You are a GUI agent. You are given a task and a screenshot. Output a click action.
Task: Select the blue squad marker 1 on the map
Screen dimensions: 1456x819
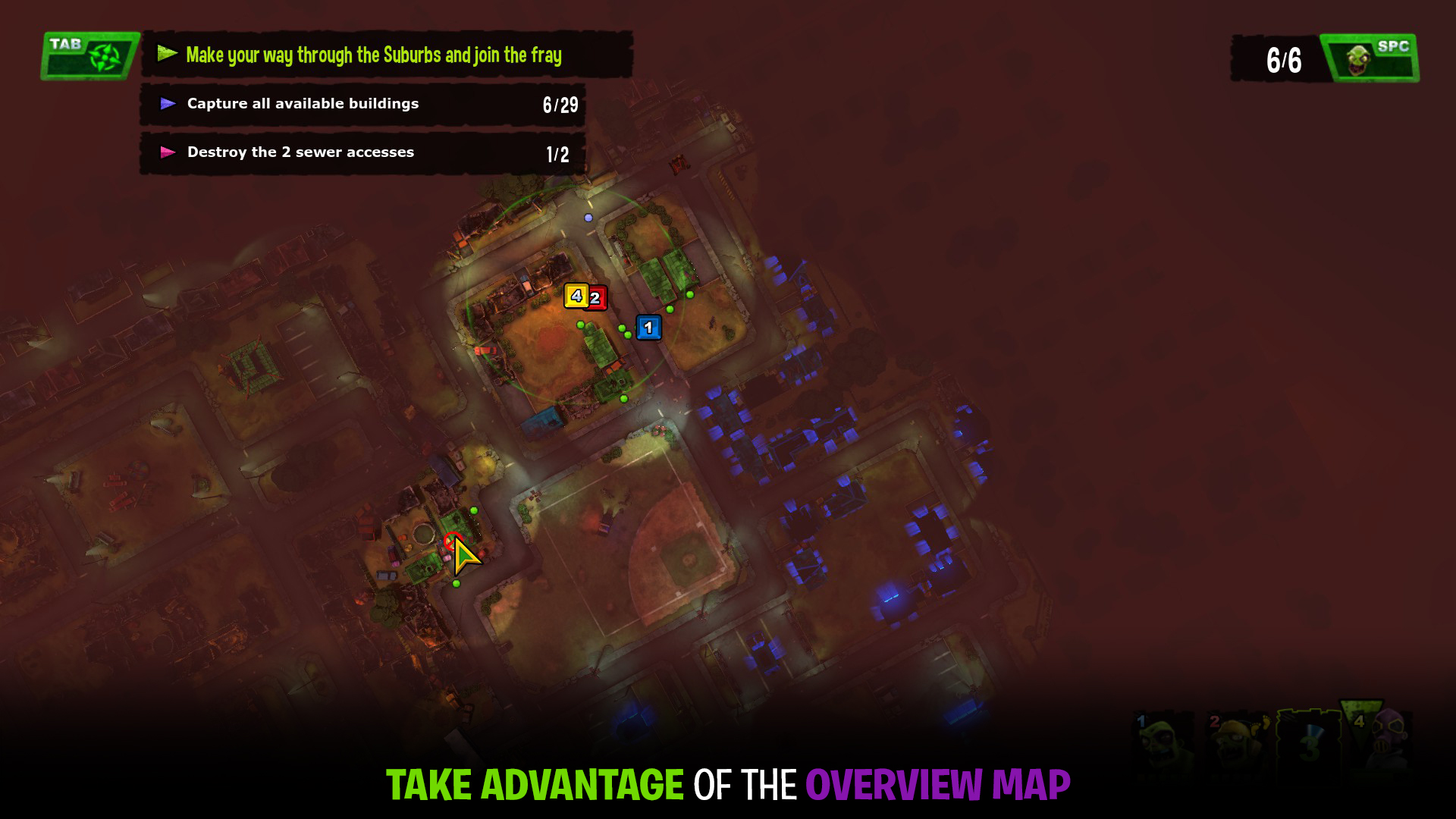click(648, 328)
